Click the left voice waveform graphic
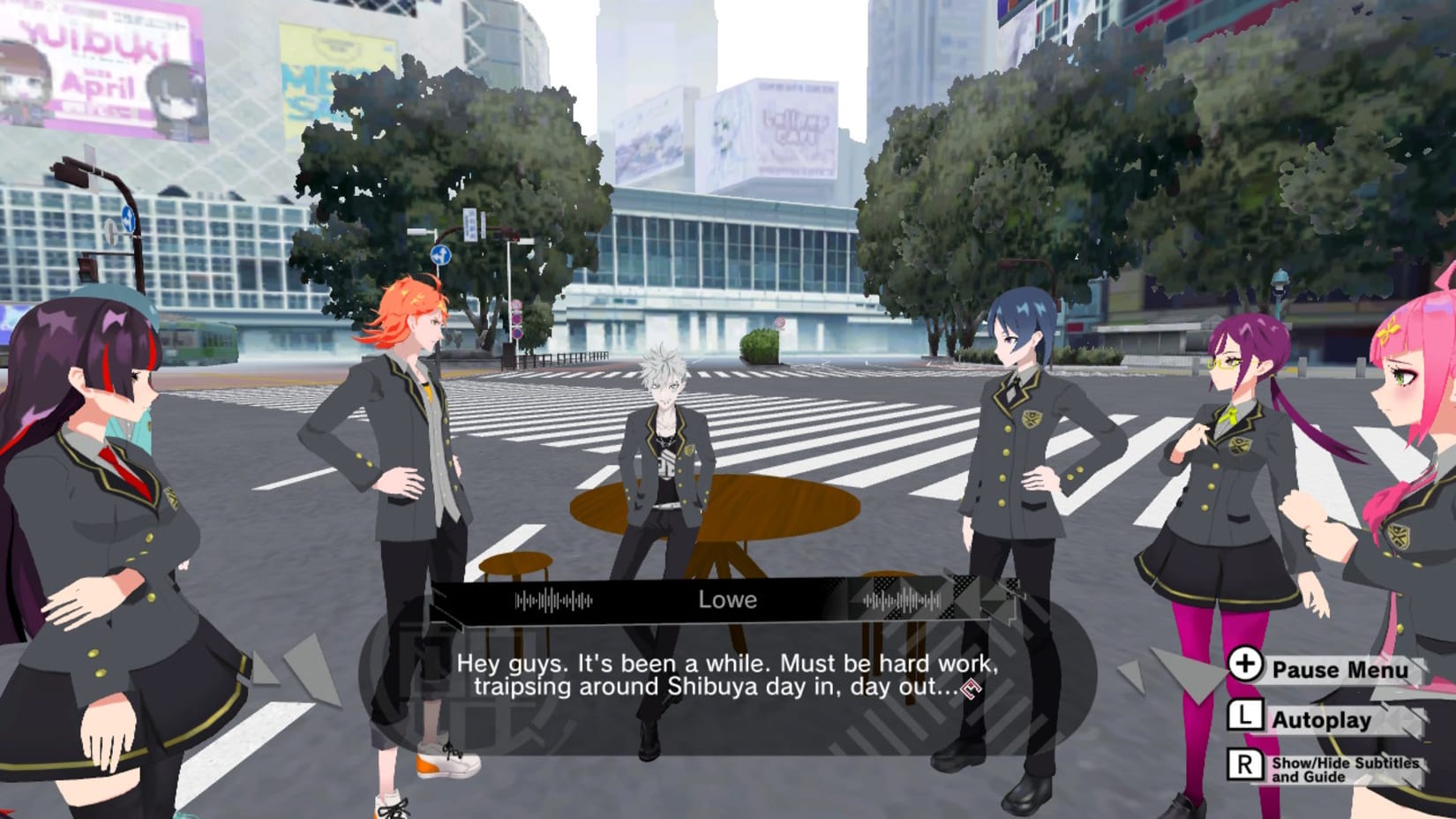1456x819 pixels. tap(552, 598)
